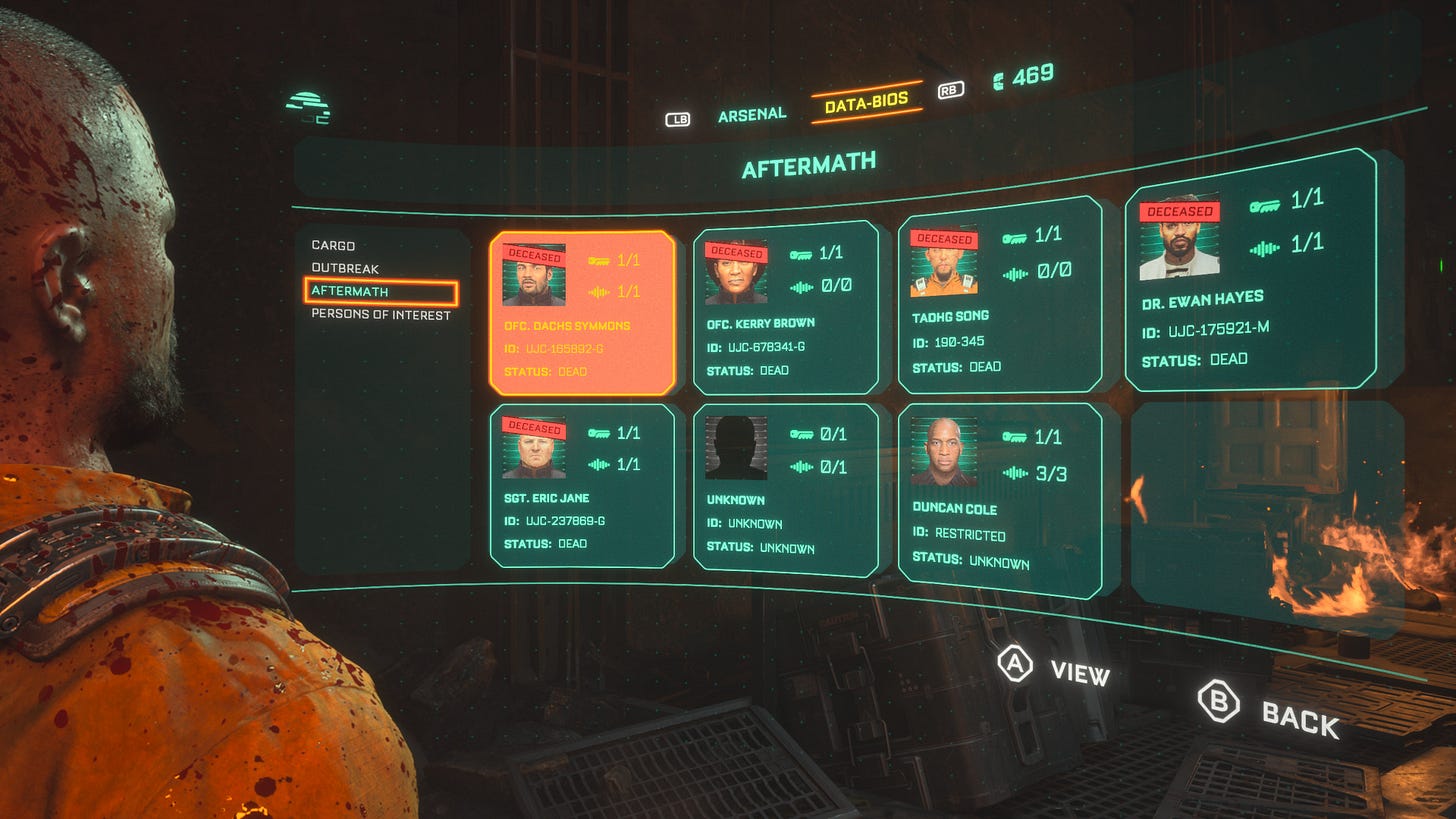The image size is (1456, 819).
Task: Open the Tadhg Song bio card
Action: 999,294
